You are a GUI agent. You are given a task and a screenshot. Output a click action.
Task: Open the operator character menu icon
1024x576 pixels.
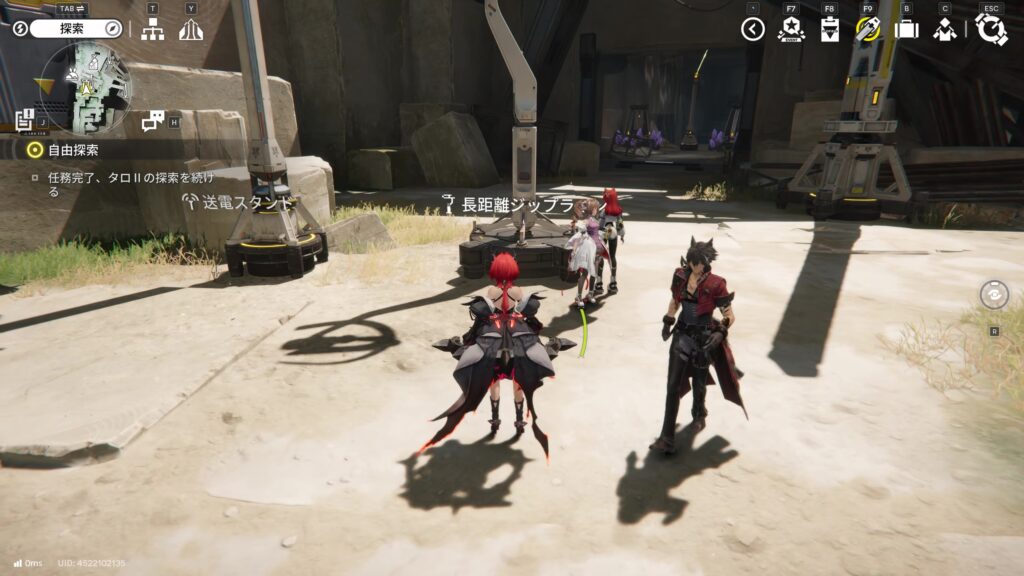[944, 29]
